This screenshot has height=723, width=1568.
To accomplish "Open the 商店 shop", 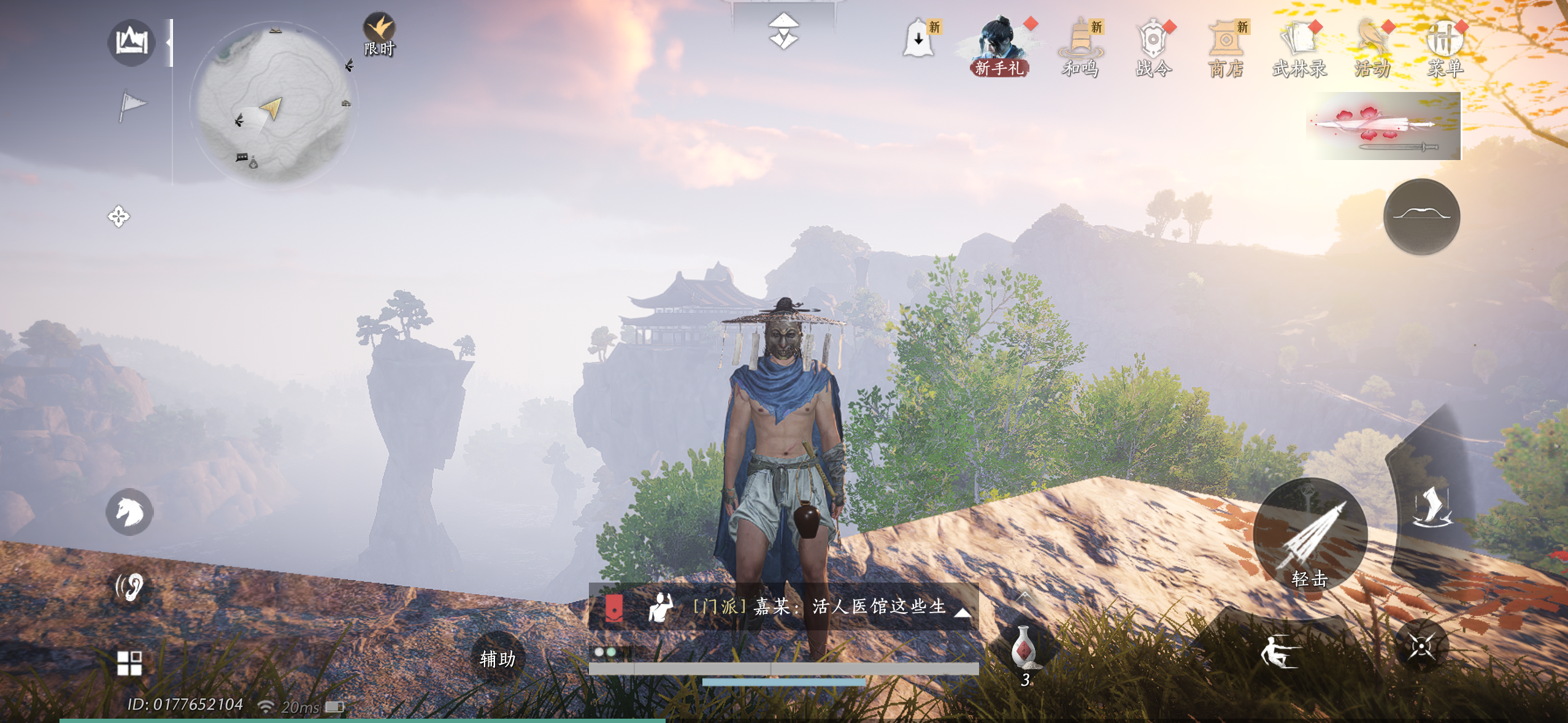I will pyautogui.click(x=1226, y=47).
